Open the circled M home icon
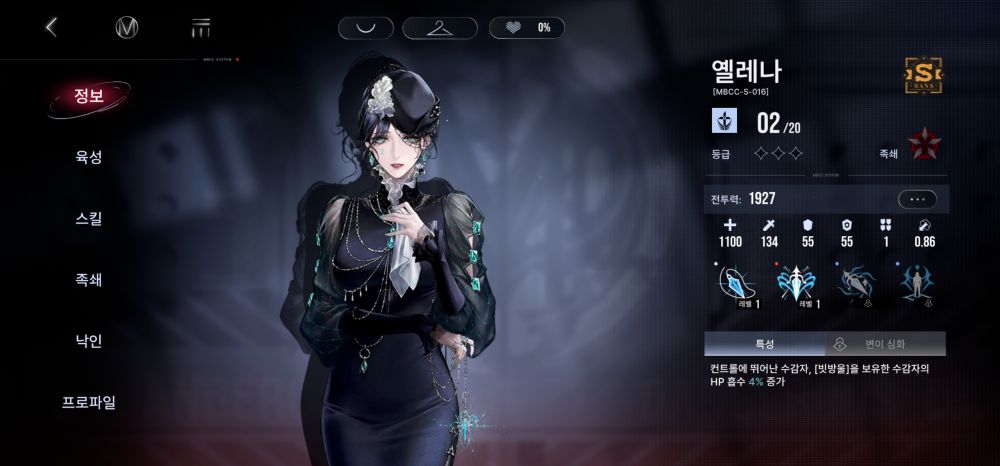1000x466 pixels. click(127, 27)
